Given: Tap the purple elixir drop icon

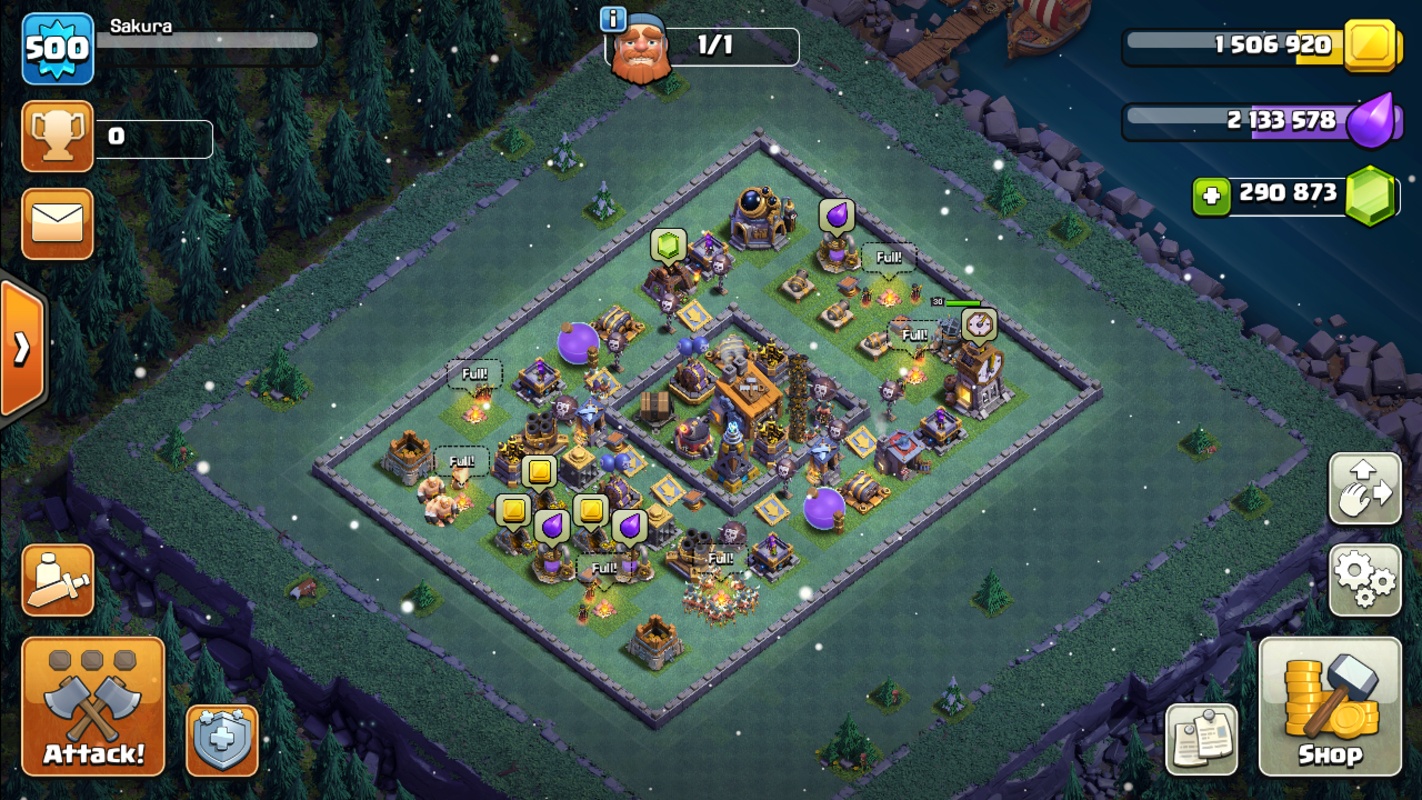Looking at the screenshot, I should click(x=1368, y=121).
